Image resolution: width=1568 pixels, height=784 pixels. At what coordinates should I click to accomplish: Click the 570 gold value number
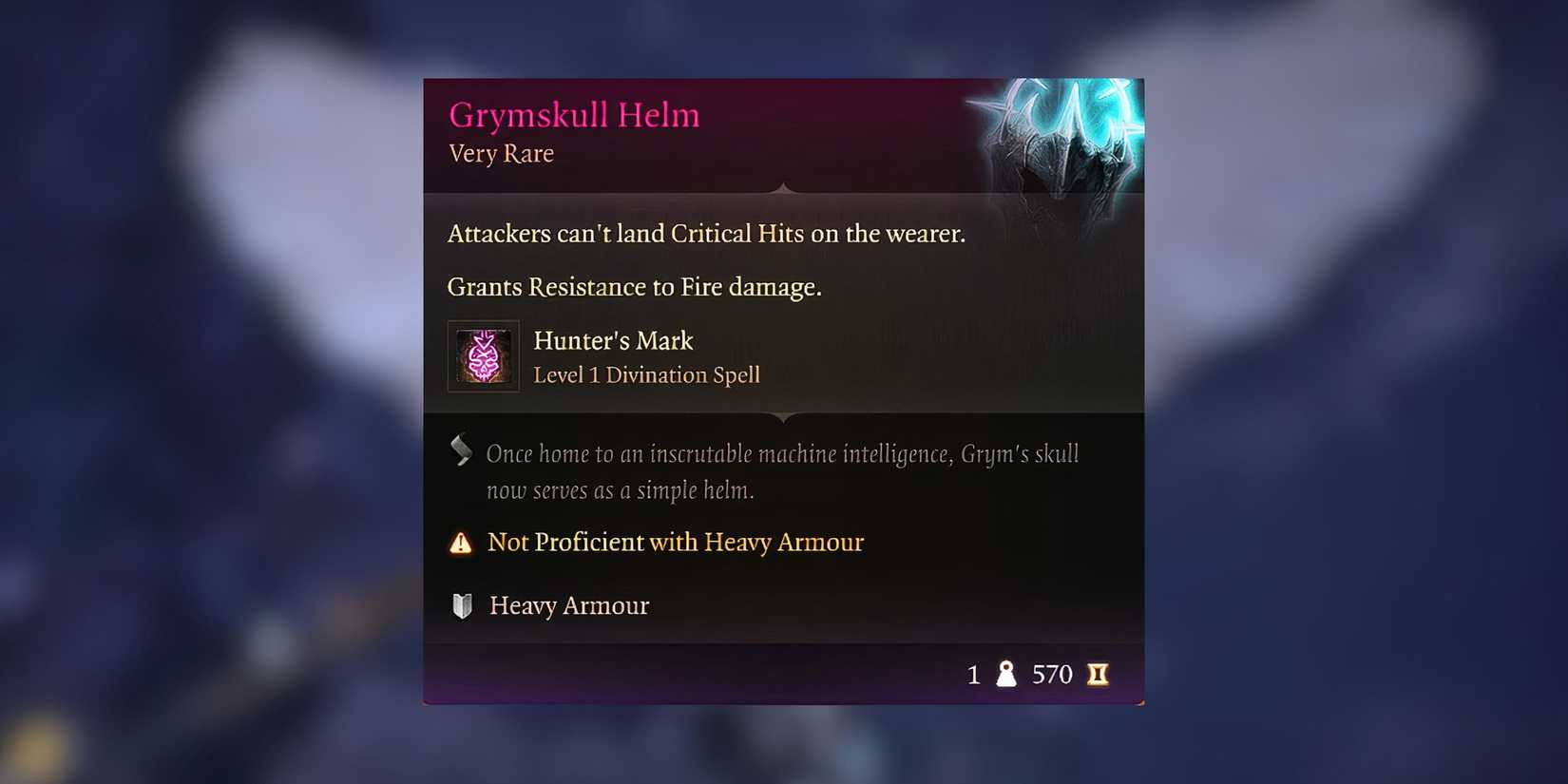1051,674
